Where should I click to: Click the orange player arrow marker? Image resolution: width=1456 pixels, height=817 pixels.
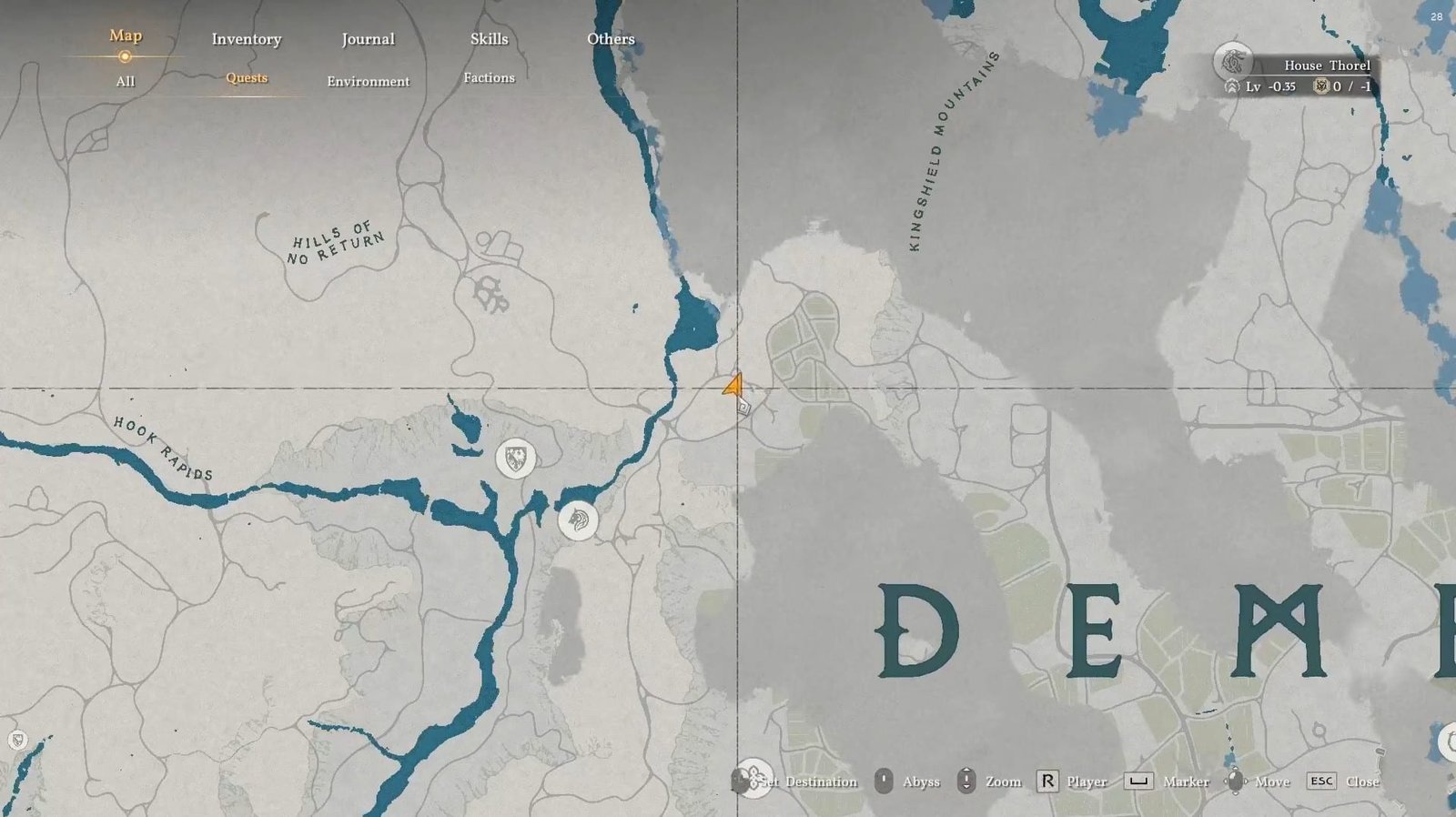click(x=733, y=386)
